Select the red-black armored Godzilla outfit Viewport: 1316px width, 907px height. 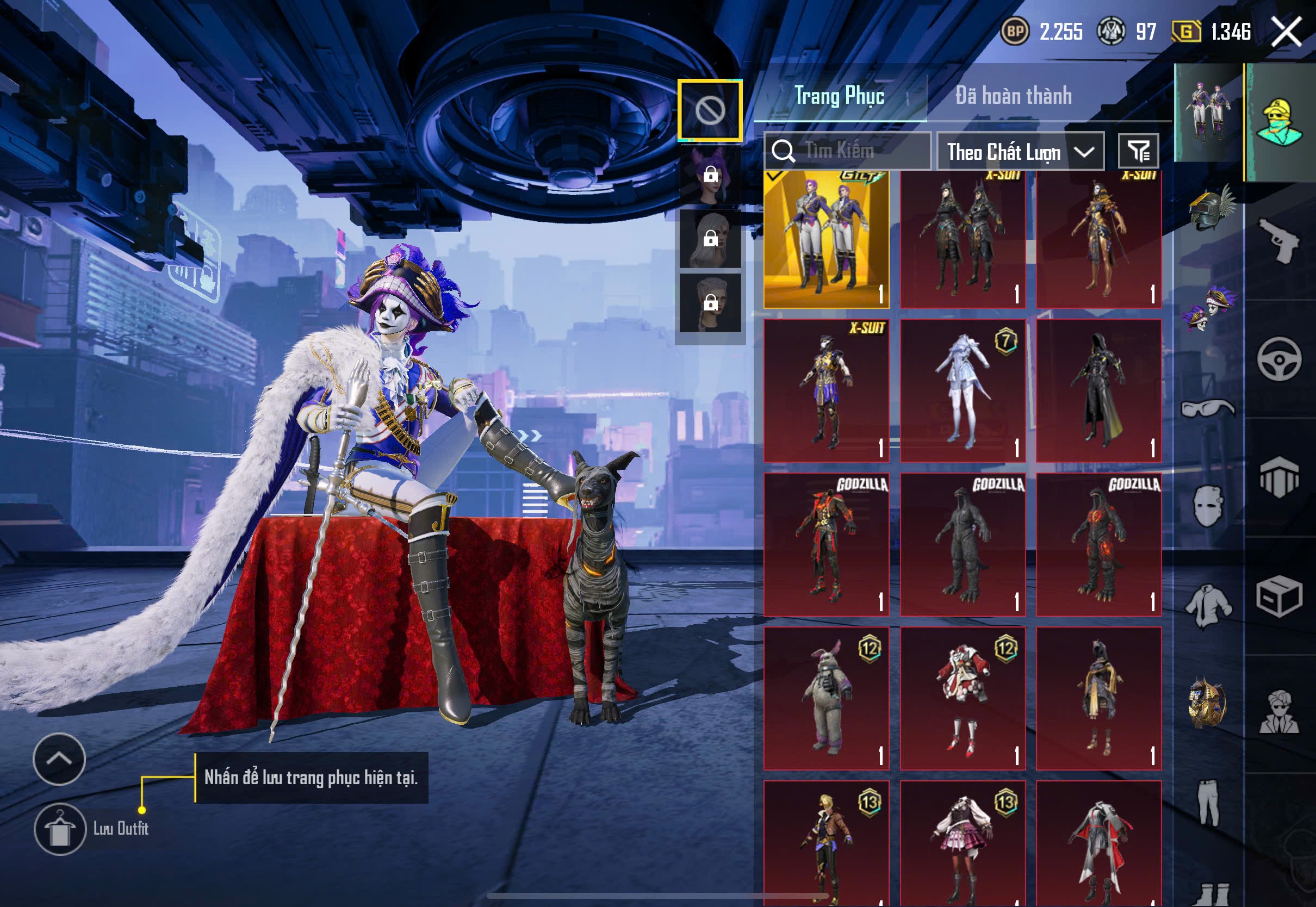(x=826, y=544)
